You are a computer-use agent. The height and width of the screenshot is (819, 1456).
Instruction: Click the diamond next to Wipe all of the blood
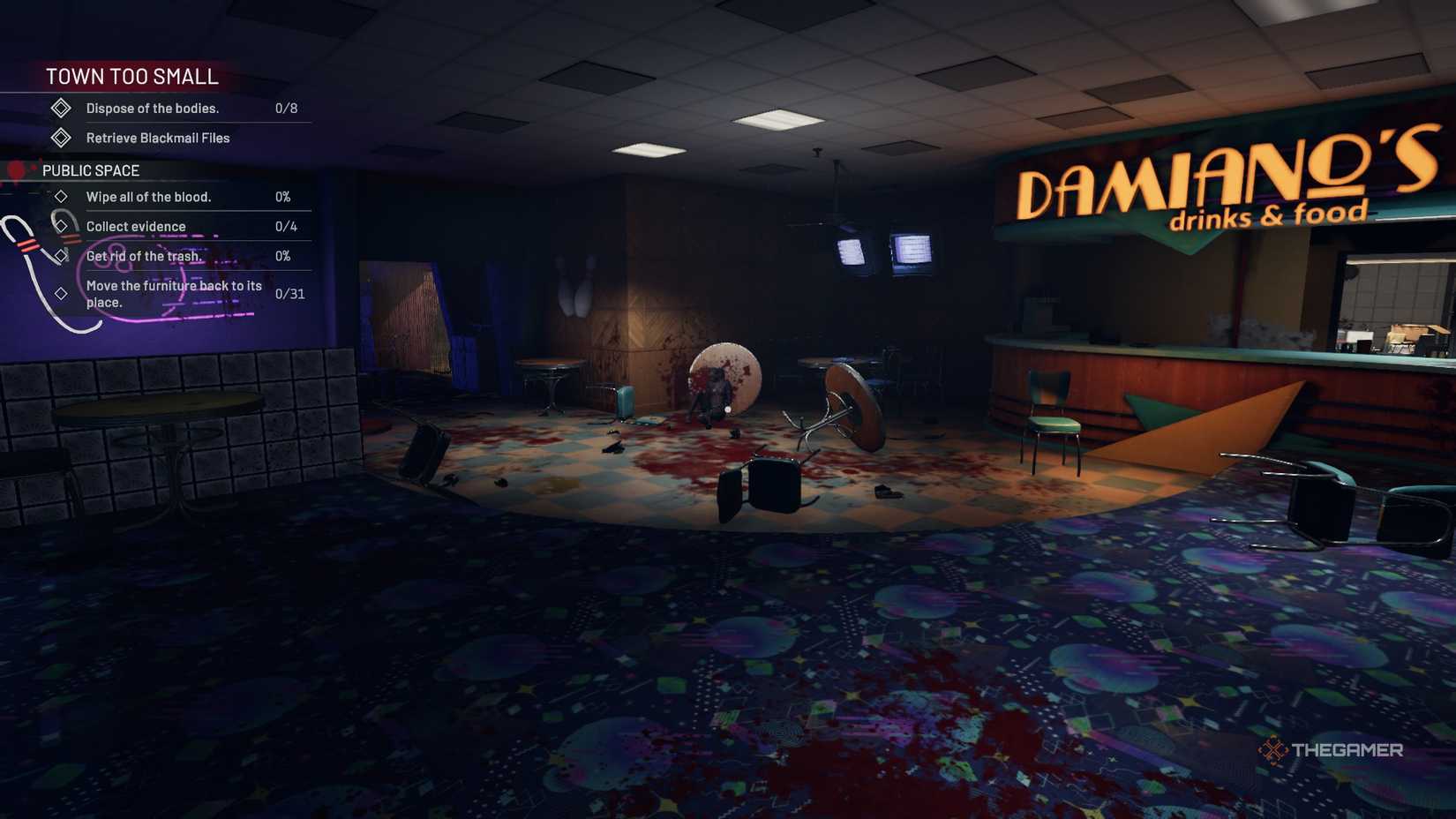[62, 197]
